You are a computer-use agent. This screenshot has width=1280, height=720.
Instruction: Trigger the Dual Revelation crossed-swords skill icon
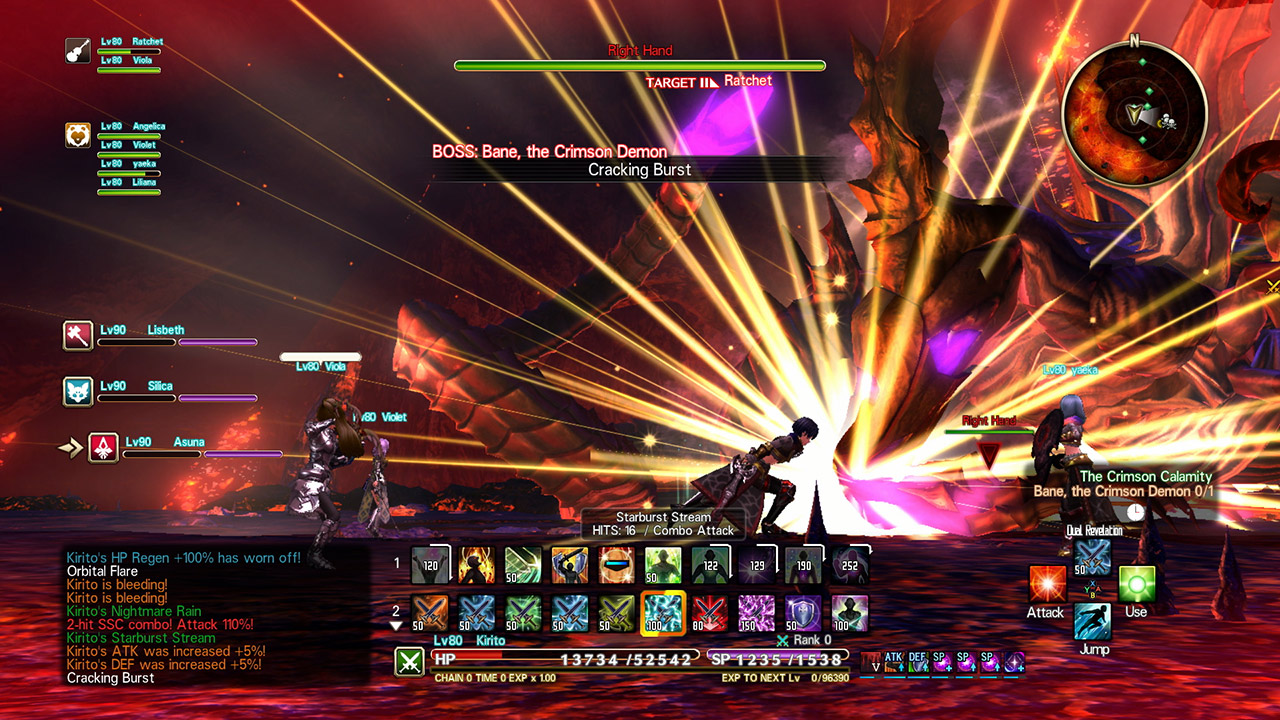(1095, 558)
